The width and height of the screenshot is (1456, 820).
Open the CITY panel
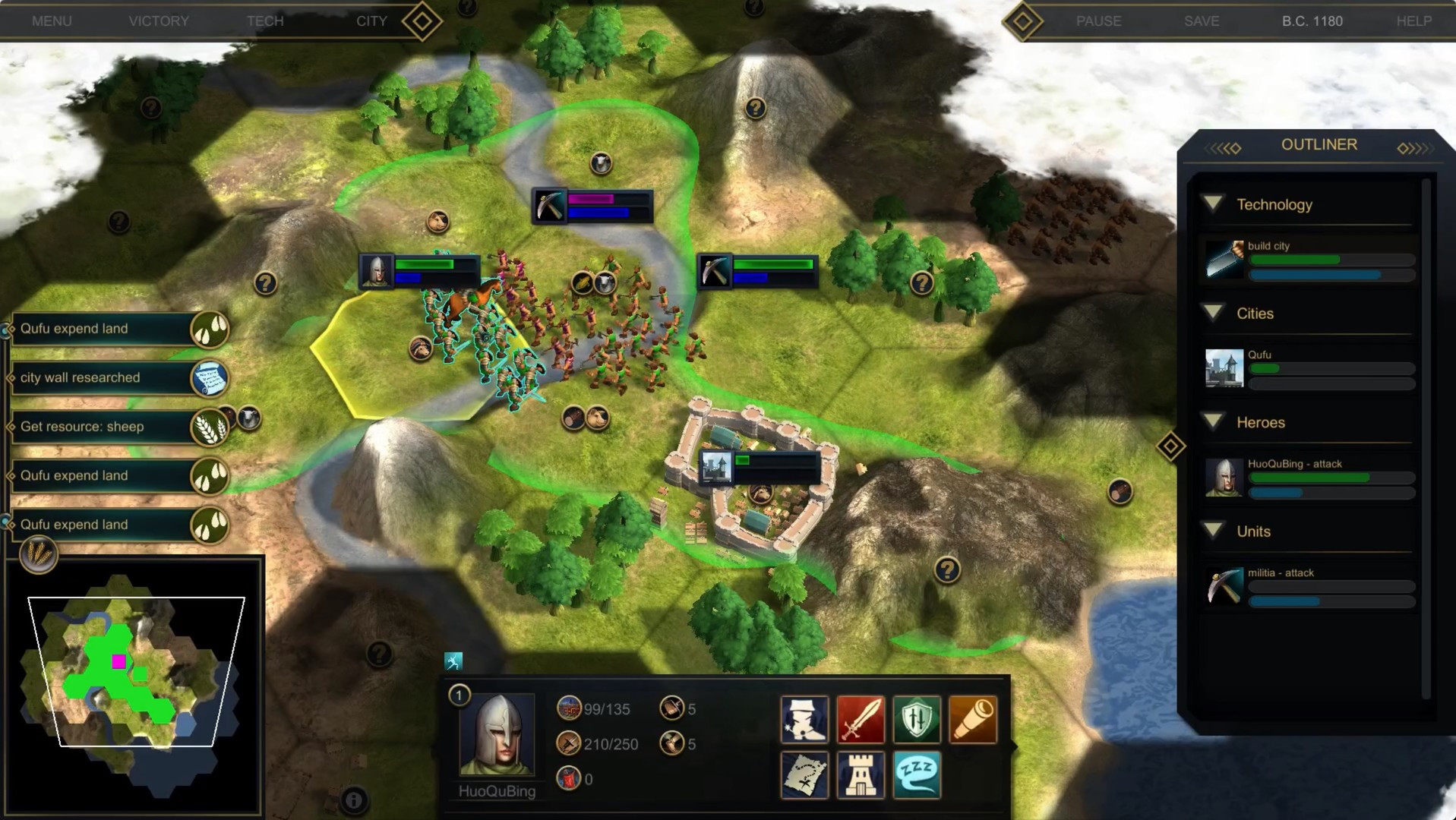(371, 20)
